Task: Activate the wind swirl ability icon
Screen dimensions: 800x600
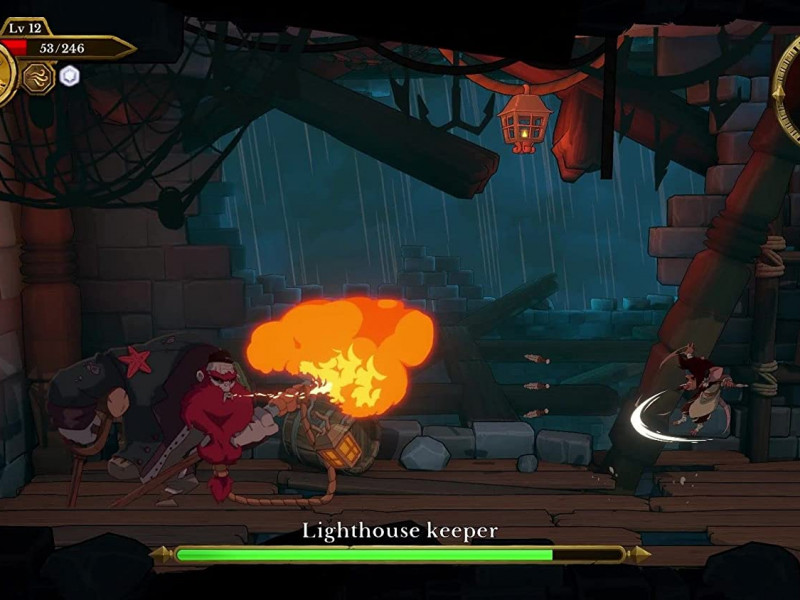Action: click(x=38, y=77)
